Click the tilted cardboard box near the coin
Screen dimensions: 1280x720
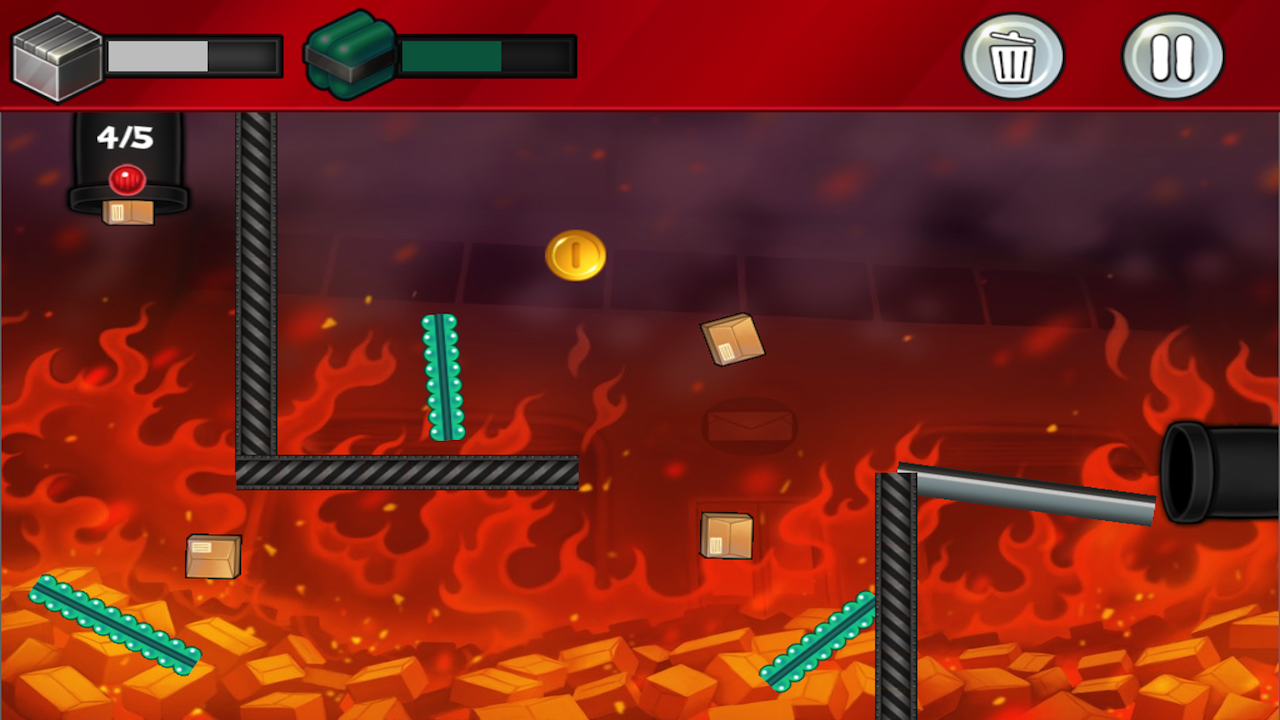tap(731, 341)
